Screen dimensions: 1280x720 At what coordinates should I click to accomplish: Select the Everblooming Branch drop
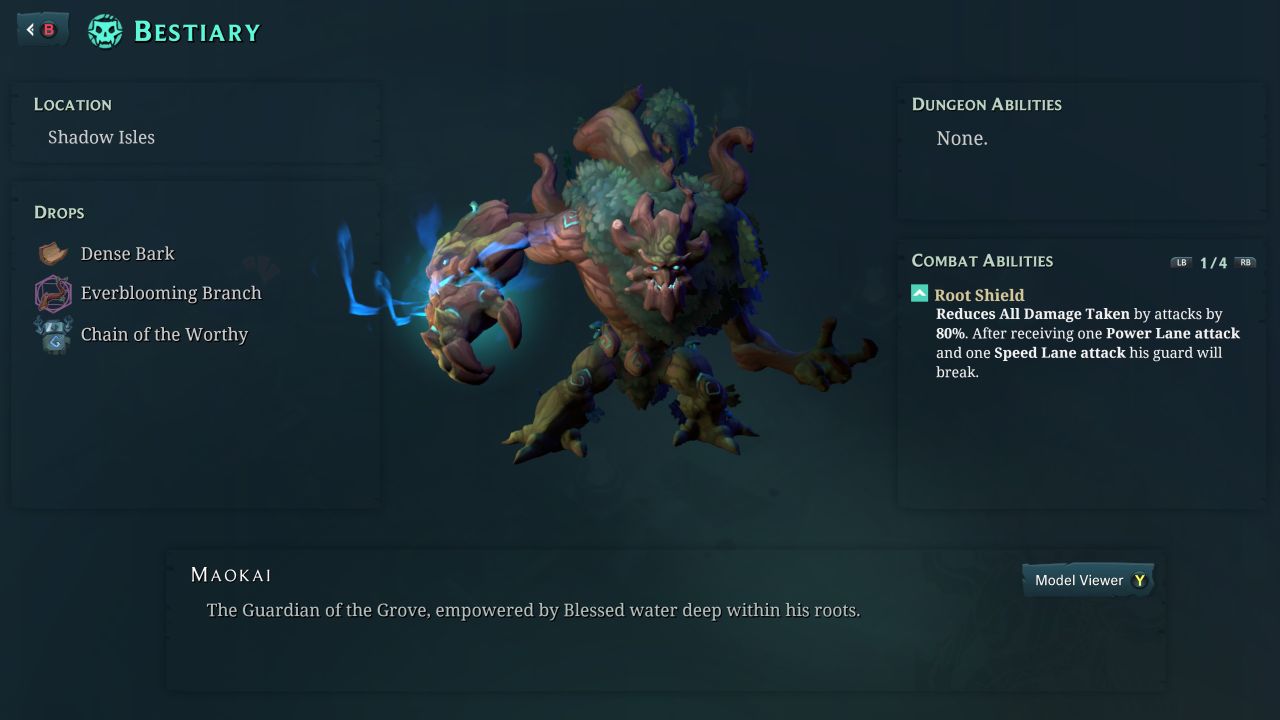click(x=170, y=293)
